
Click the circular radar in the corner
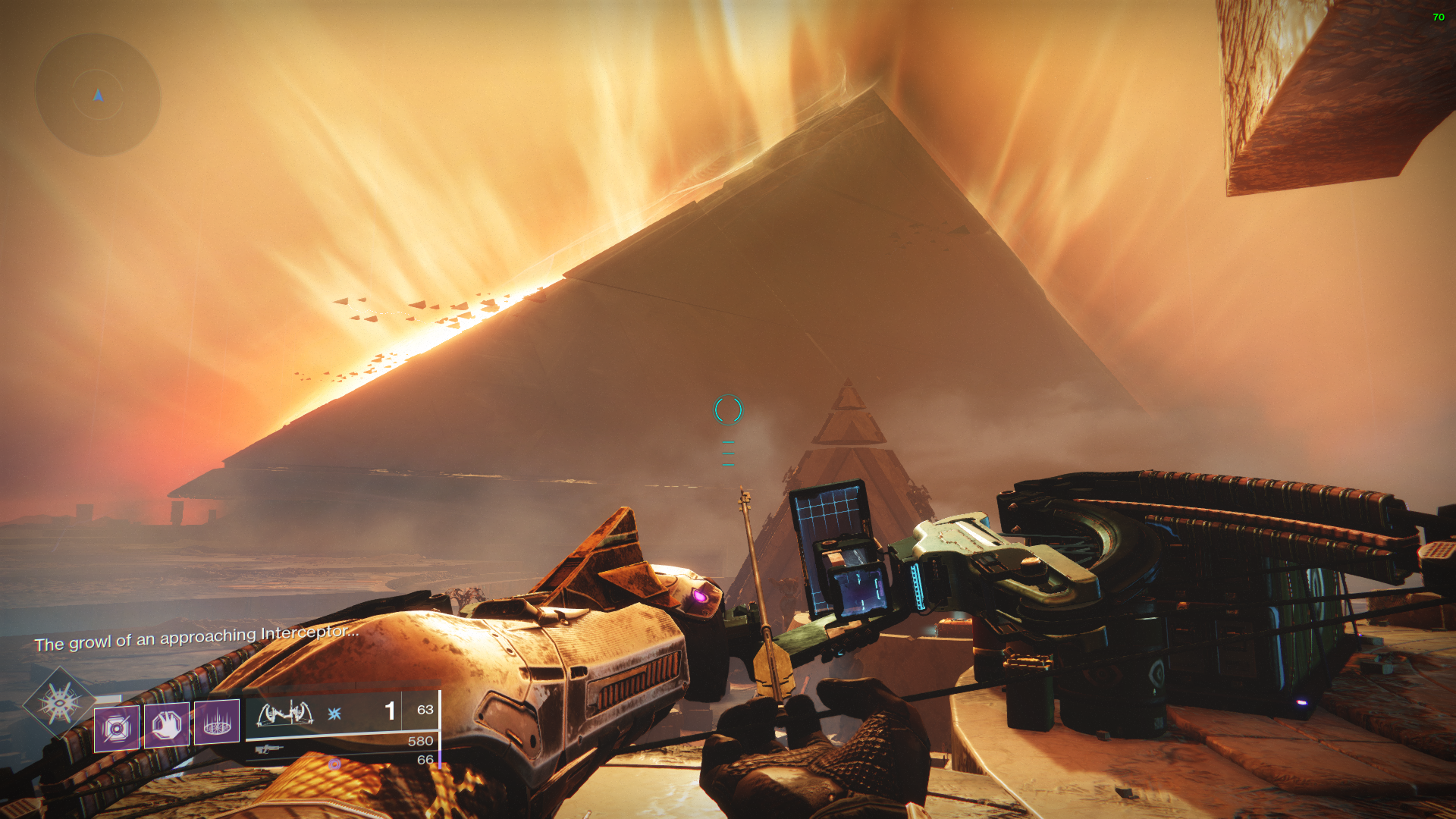point(98,95)
